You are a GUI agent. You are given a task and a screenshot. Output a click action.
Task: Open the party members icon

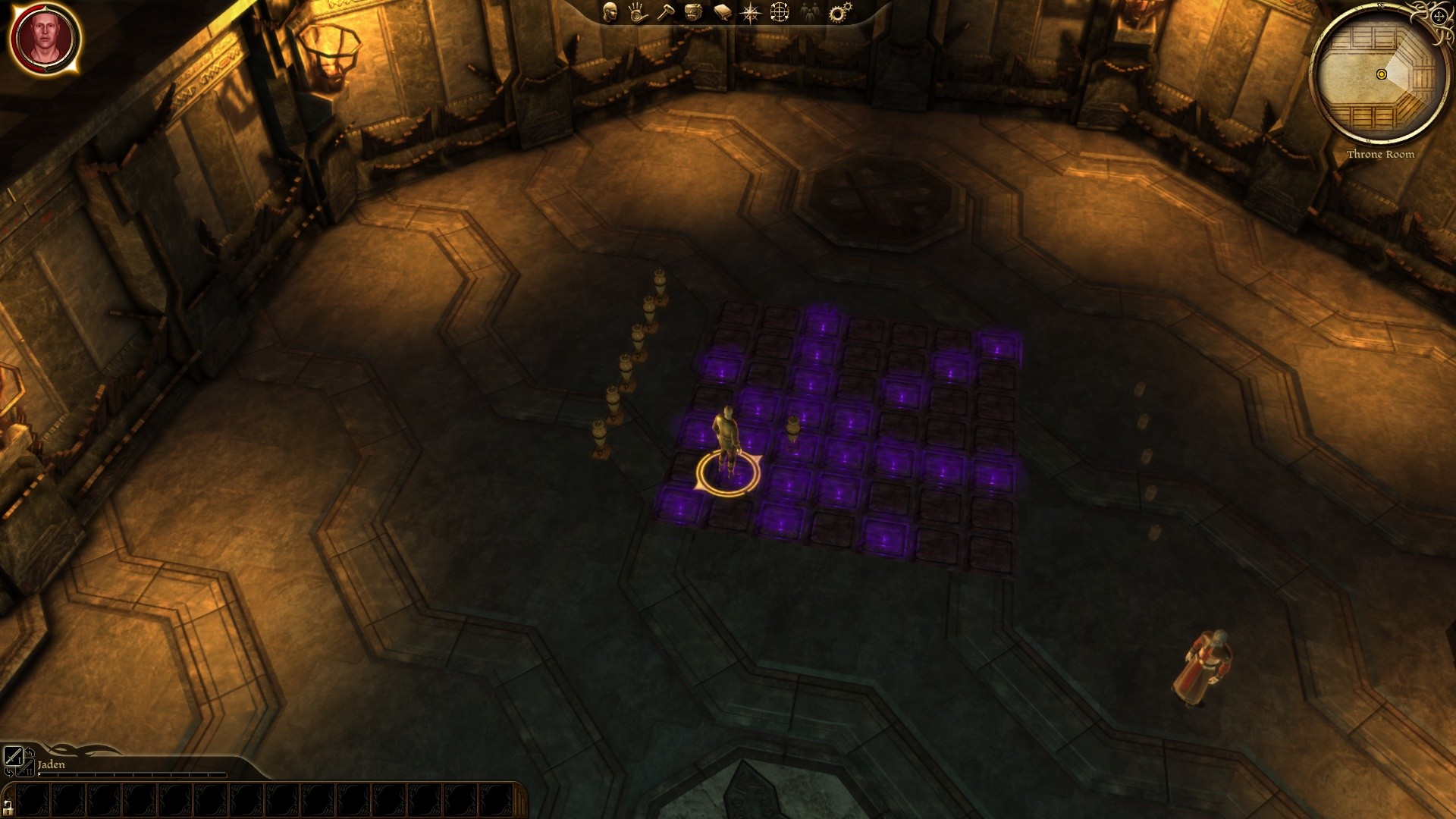(809, 12)
